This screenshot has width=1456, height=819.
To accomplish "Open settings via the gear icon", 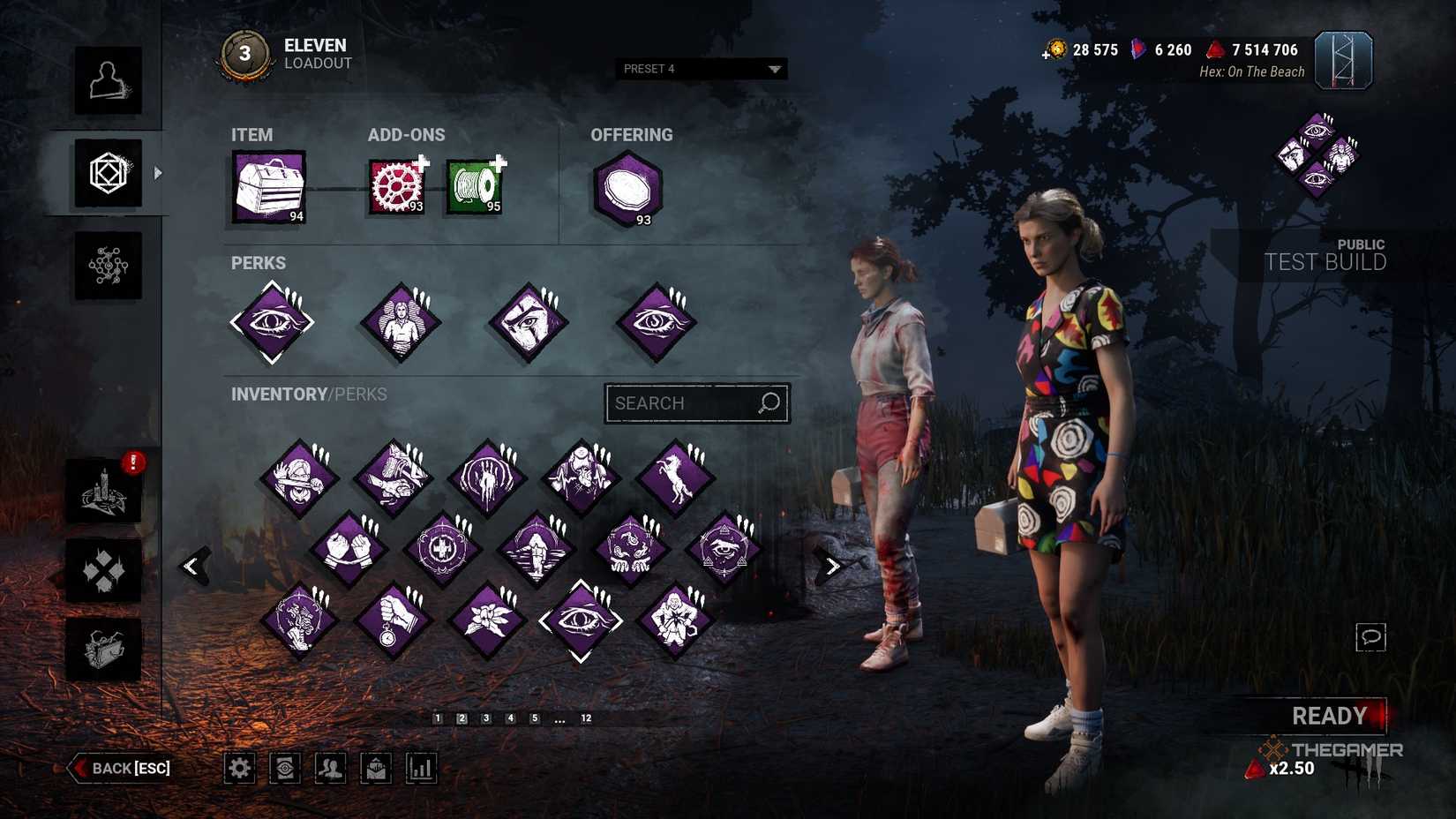I will point(239,768).
